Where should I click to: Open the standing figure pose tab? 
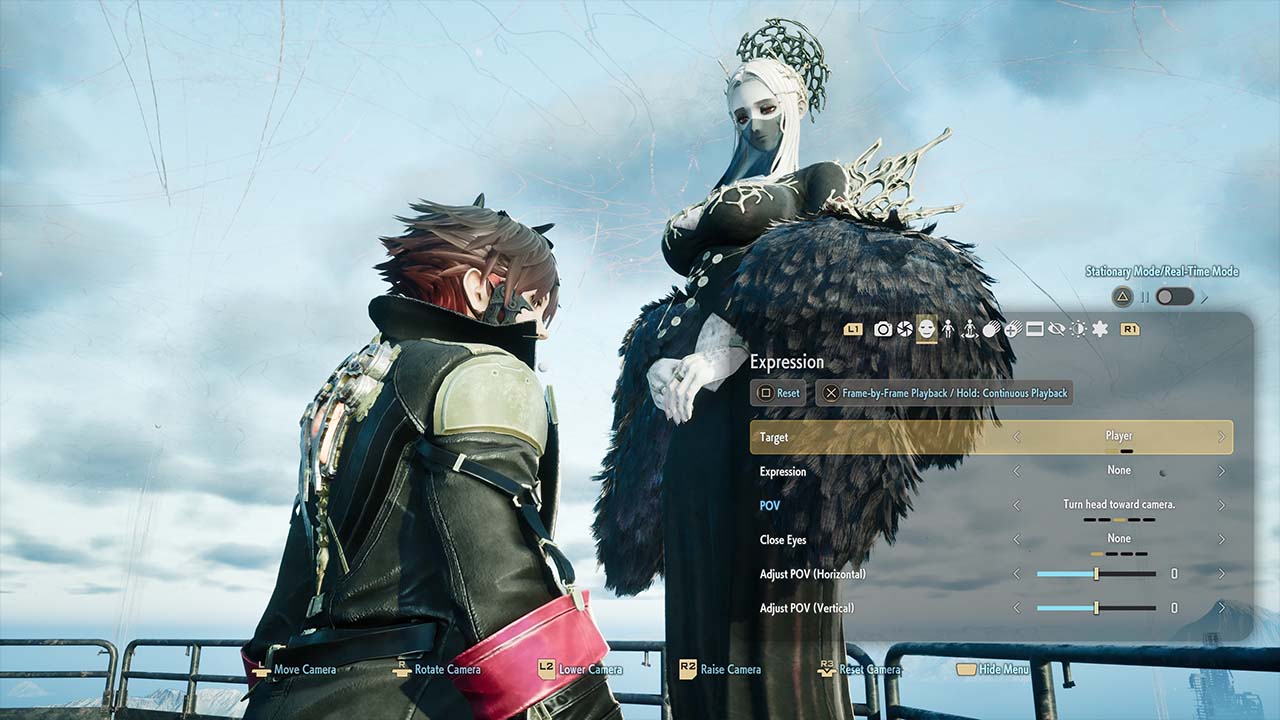tap(948, 329)
